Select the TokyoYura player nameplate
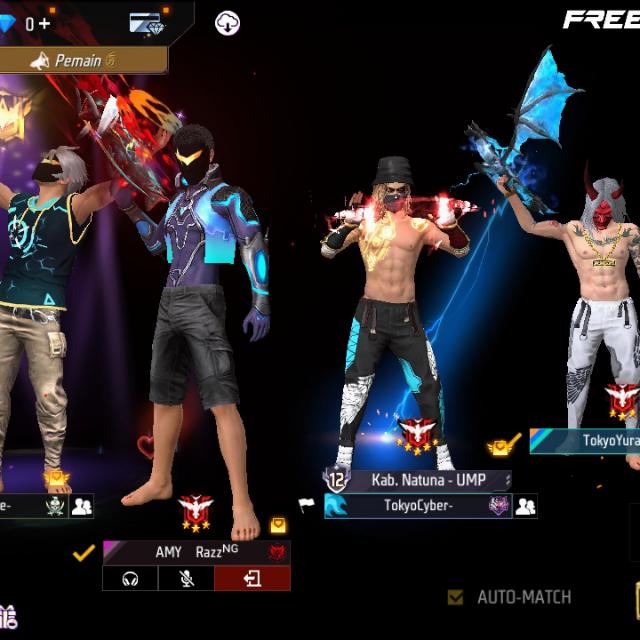 pos(590,440)
